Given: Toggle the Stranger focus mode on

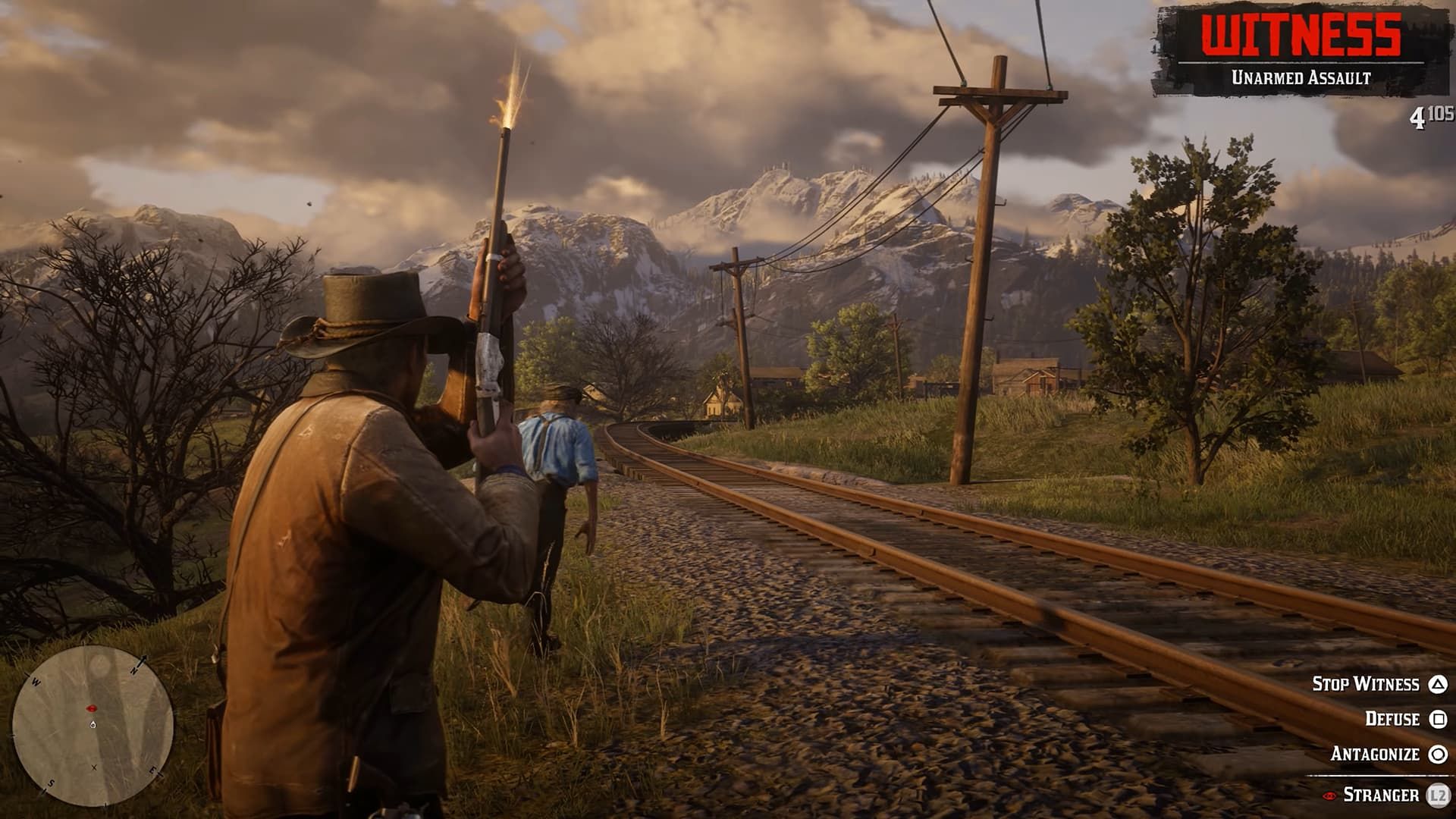Looking at the screenshot, I should pos(1381,794).
